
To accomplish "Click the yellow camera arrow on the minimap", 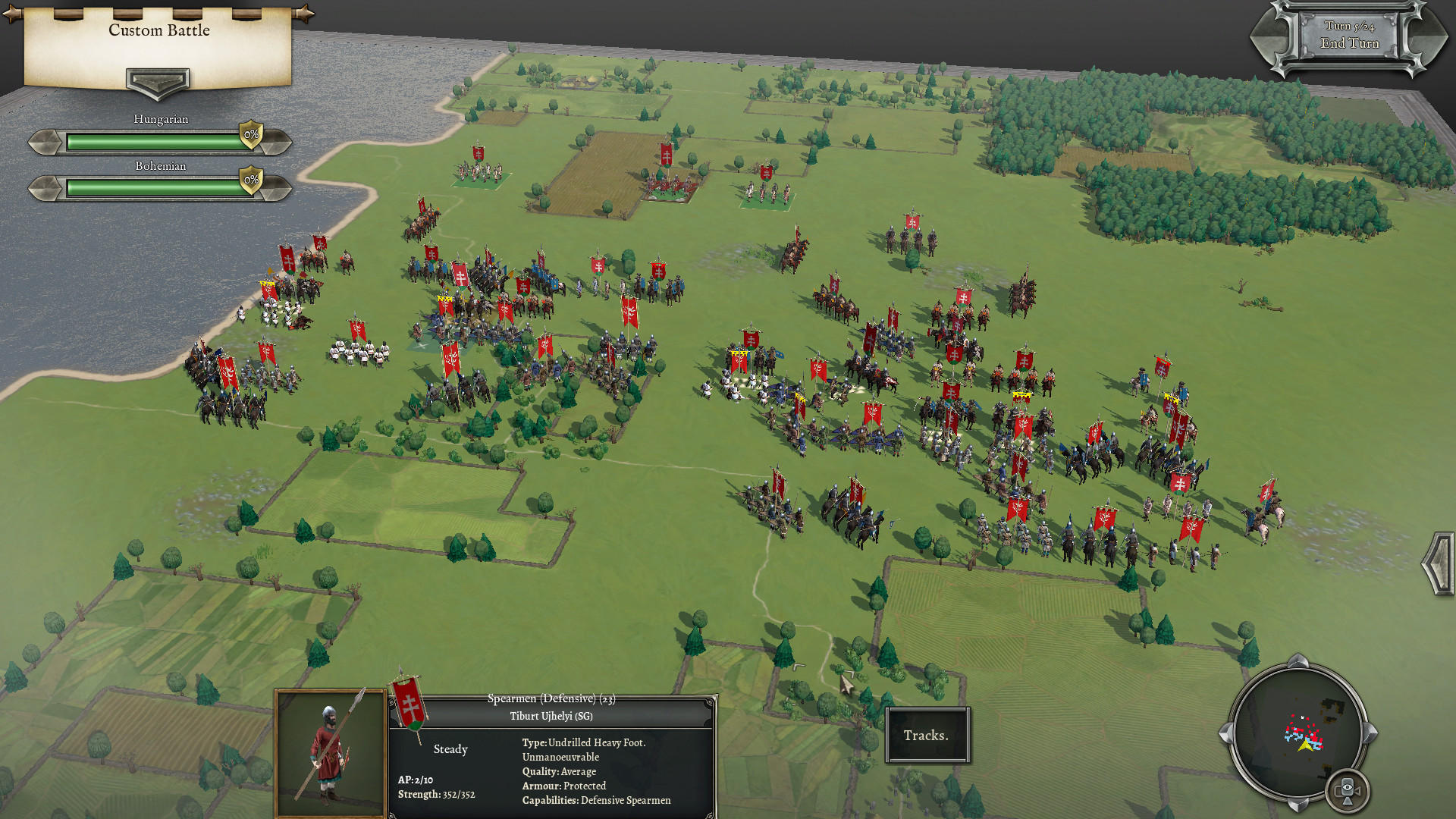I will point(1307,745).
